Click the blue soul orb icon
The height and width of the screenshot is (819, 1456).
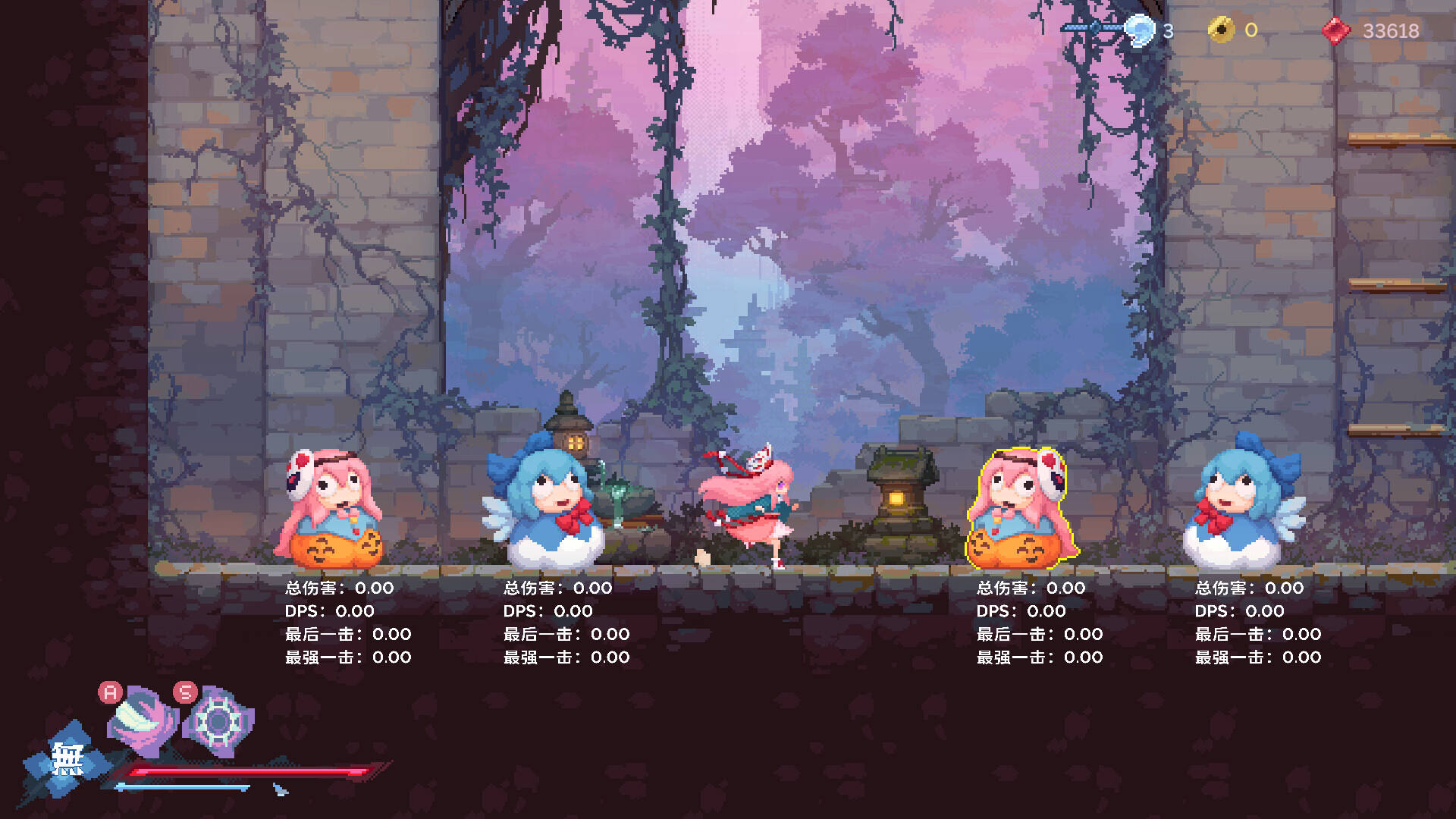(x=1139, y=31)
